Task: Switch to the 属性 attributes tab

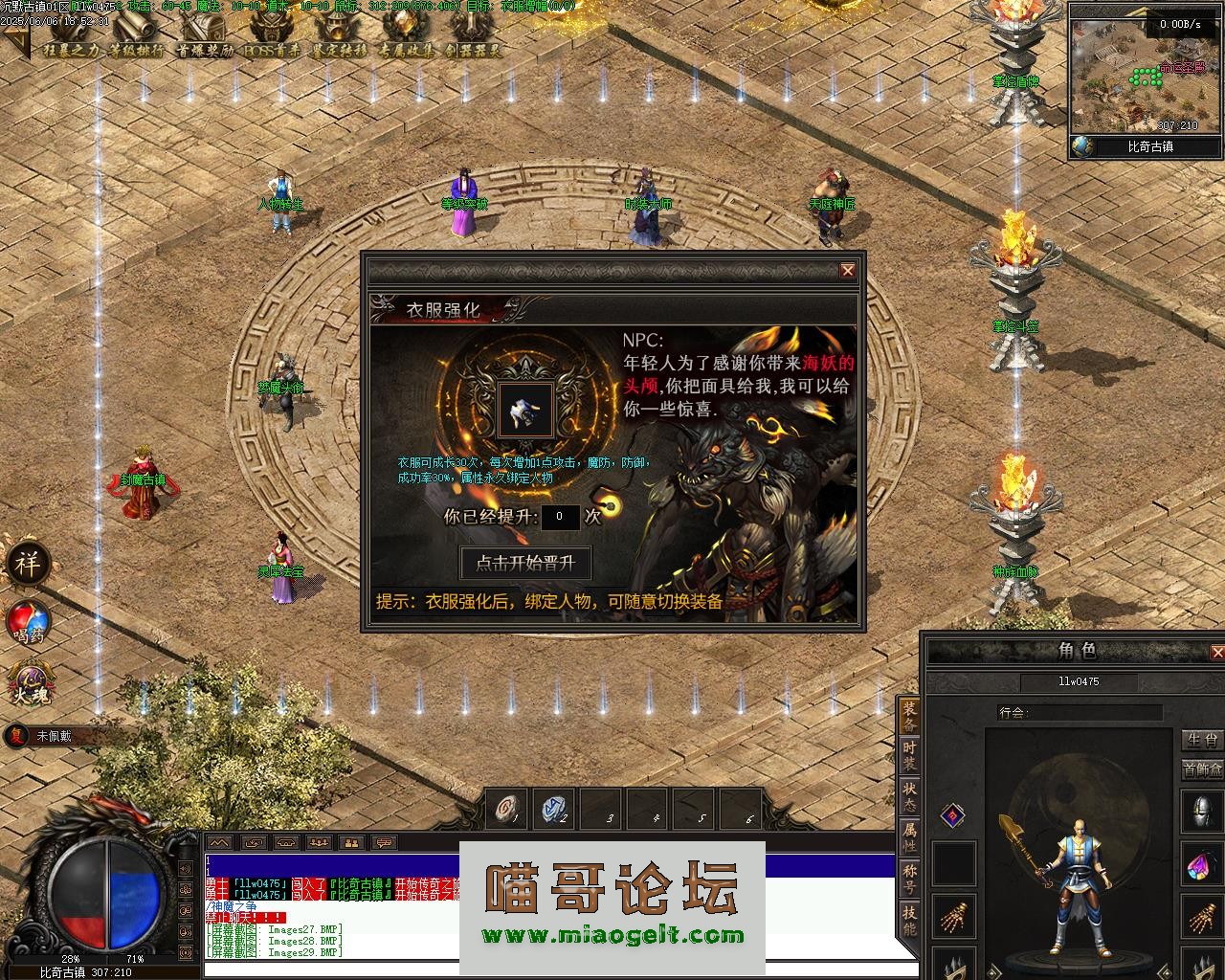Action: click(910, 838)
